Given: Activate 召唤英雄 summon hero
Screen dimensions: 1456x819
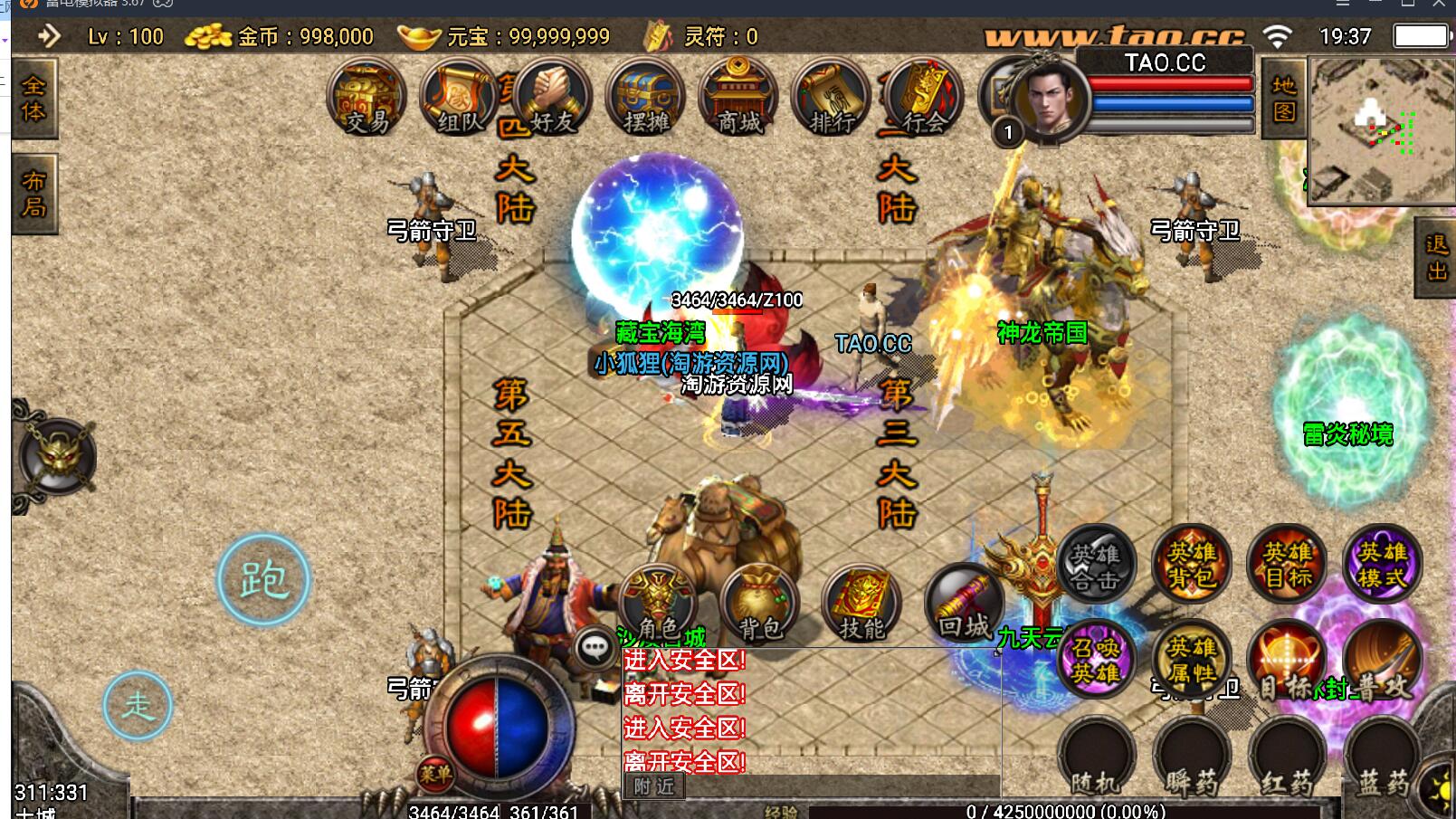Looking at the screenshot, I should click(1096, 659).
